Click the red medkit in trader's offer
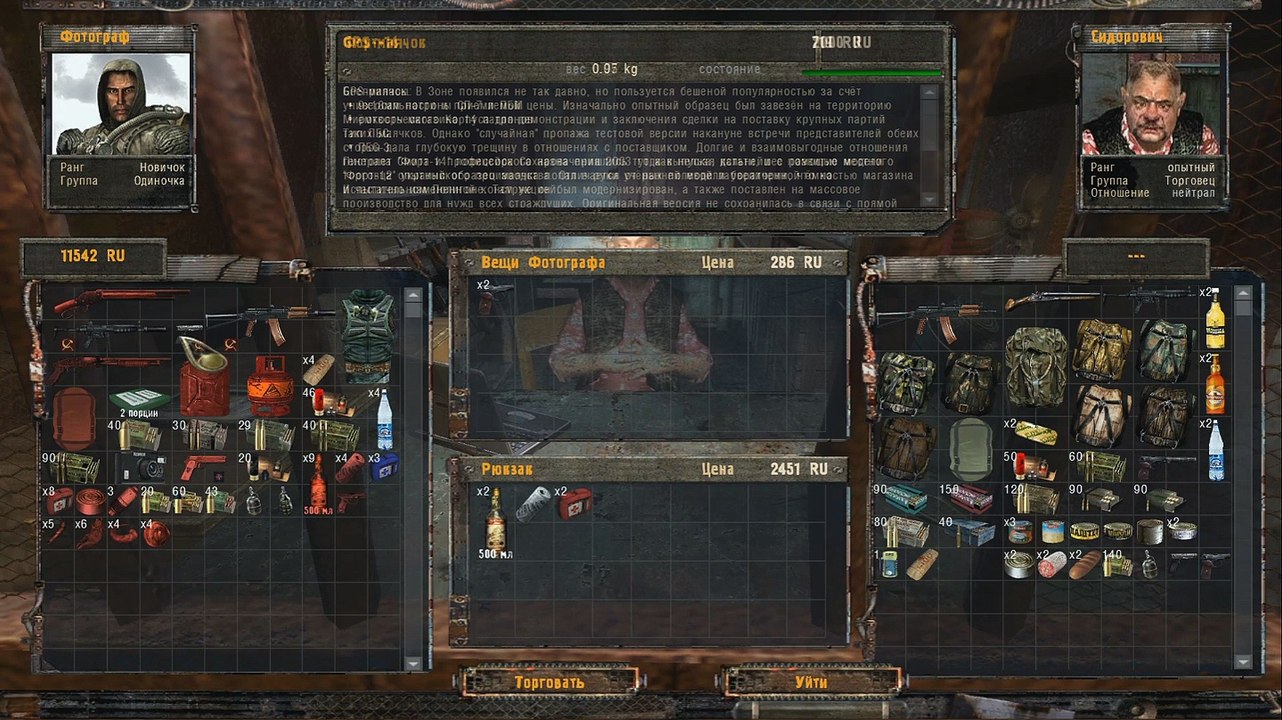Screen dimensions: 1282x720 coord(573,503)
